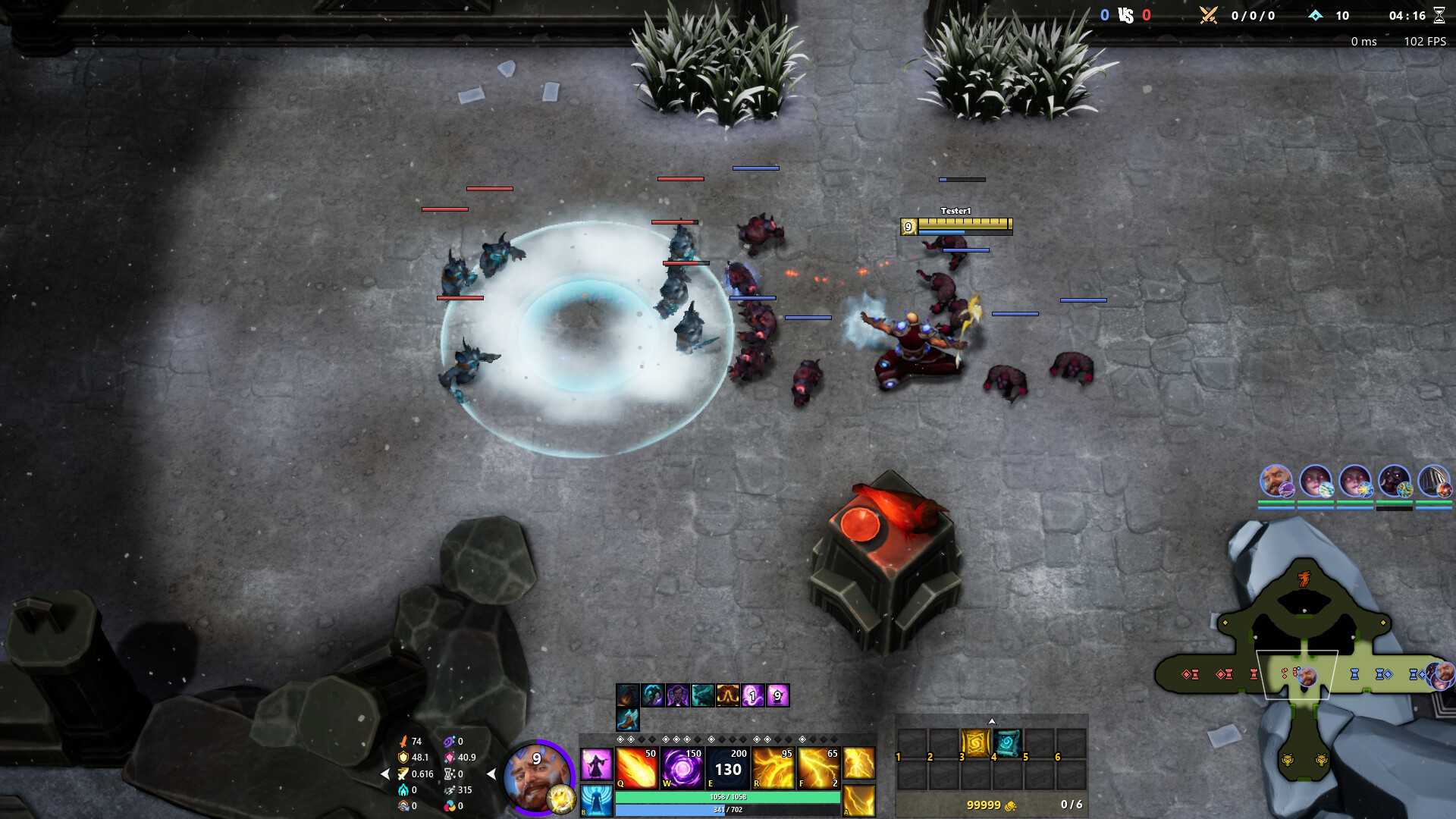Click the teal wolf buff icon
This screenshot has width=1456, height=819.
(x=703, y=695)
